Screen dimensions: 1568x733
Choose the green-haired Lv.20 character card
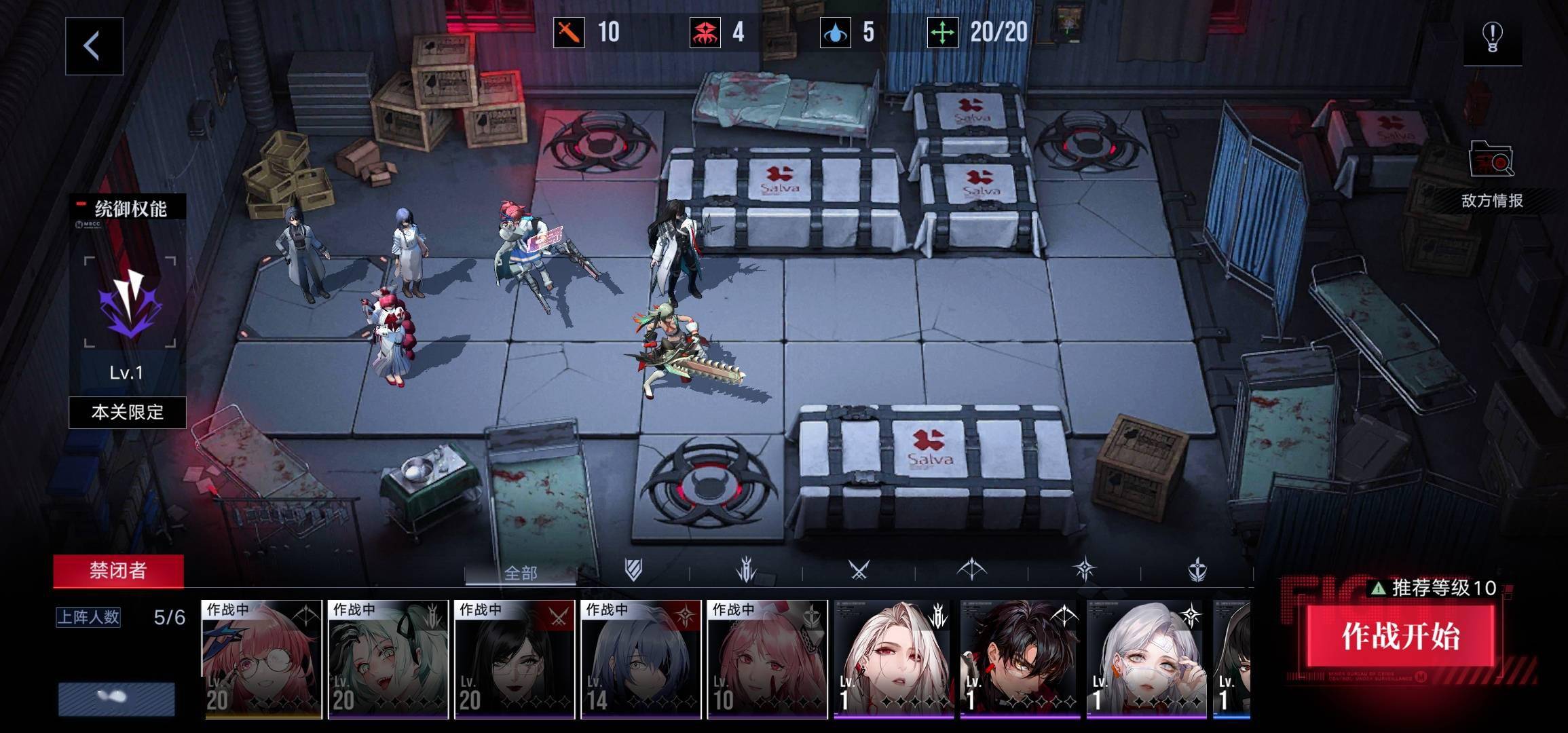pyautogui.click(x=388, y=659)
